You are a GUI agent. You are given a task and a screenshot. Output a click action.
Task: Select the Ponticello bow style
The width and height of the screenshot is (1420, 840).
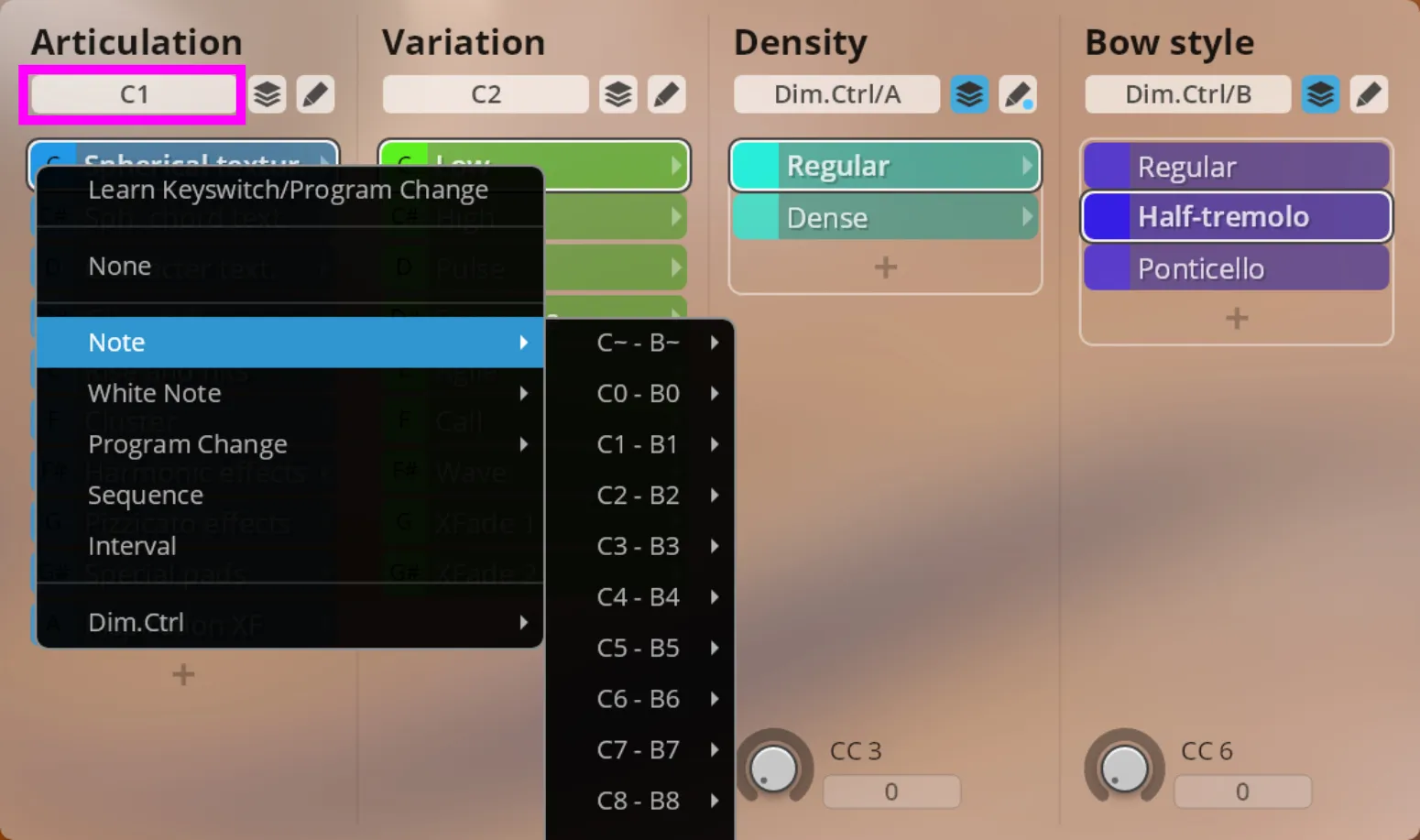[1237, 268]
